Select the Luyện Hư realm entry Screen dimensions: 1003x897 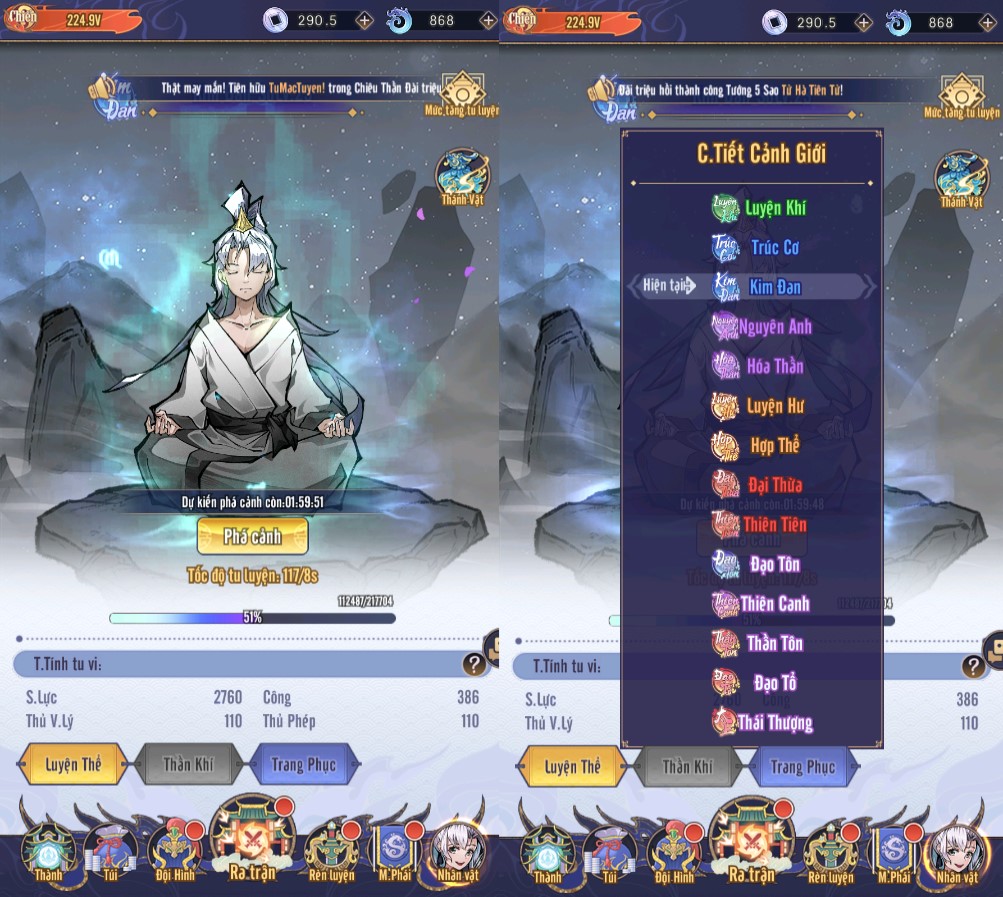759,406
